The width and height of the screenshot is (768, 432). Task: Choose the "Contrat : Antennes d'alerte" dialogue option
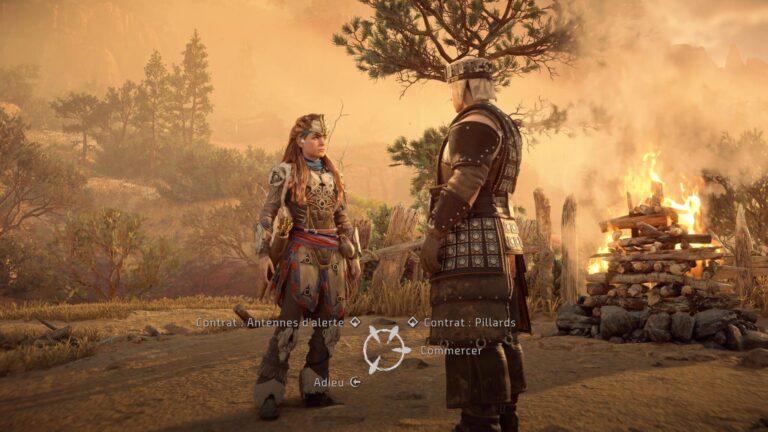pos(271,322)
